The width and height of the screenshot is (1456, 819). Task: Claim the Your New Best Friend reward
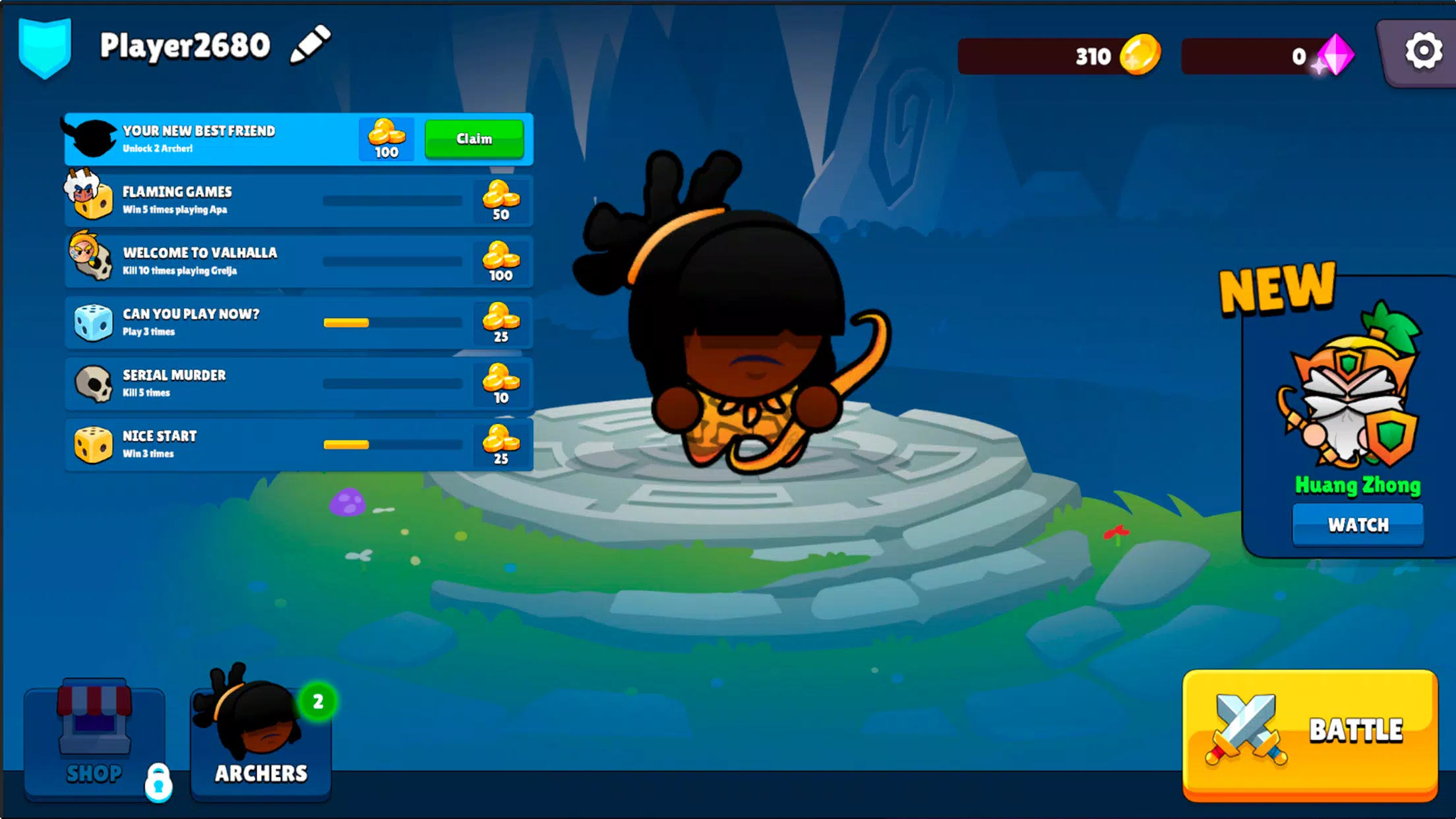[x=474, y=138]
